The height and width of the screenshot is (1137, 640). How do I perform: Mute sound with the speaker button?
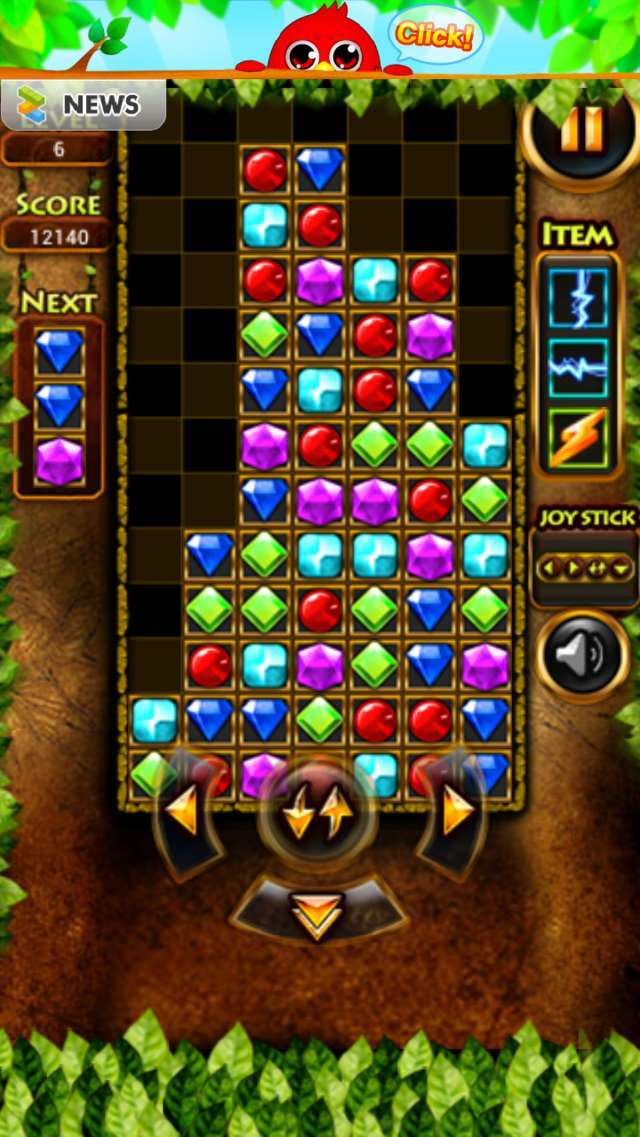point(582,656)
